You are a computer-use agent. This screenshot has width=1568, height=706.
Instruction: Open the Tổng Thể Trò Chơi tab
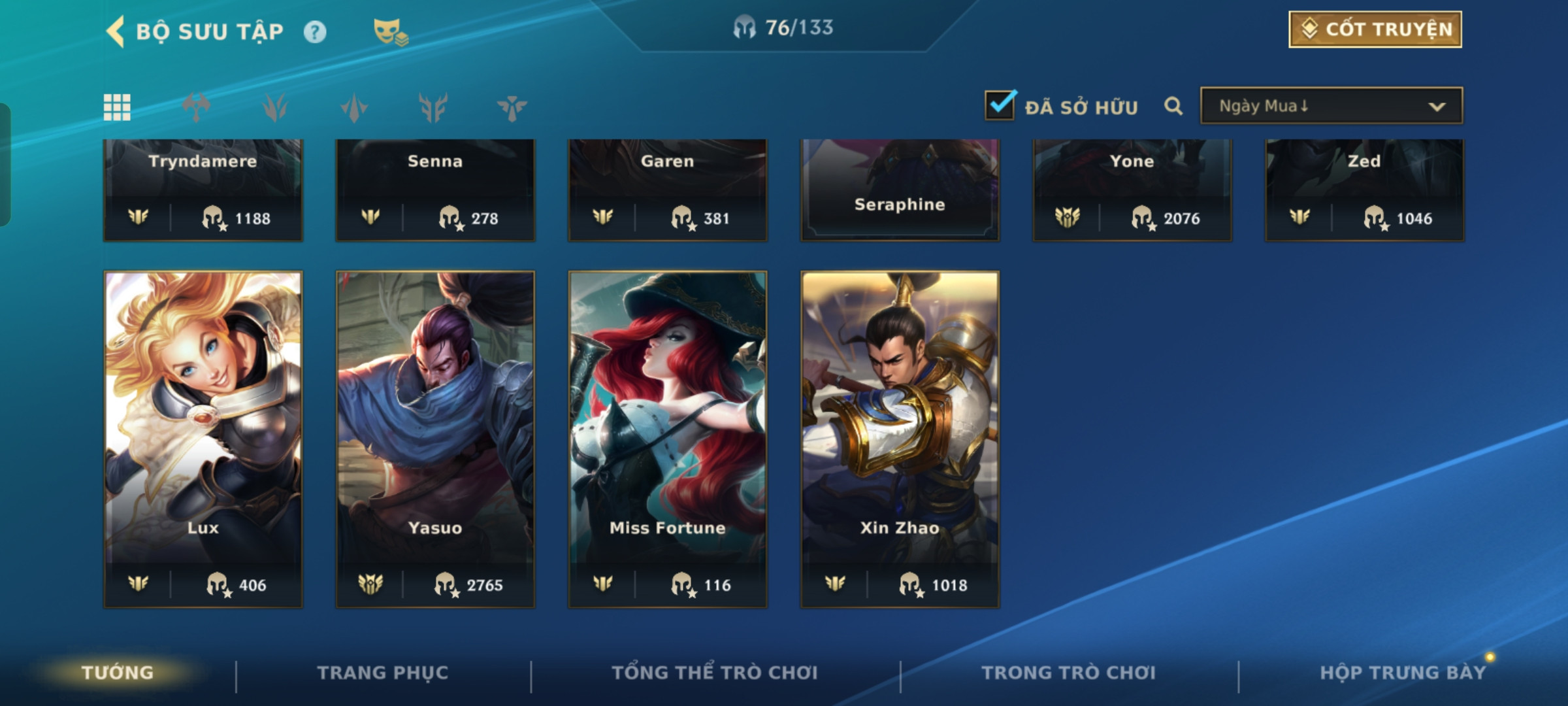(715, 673)
